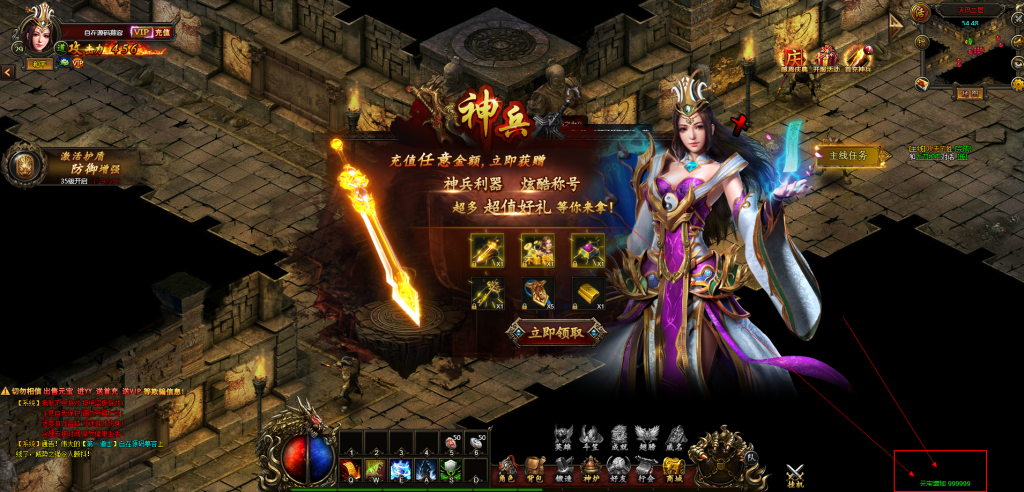The width and height of the screenshot is (1024, 492).
Task: Expand the left side panel arrow
Action: (x=7, y=72)
